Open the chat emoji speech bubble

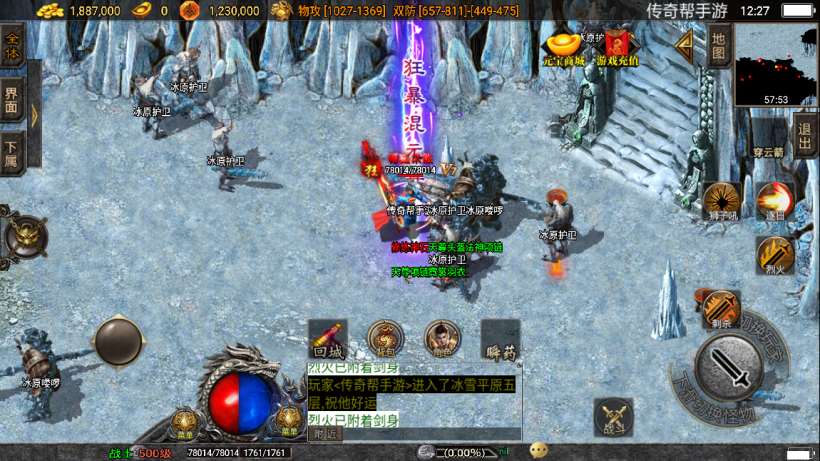click(x=539, y=450)
